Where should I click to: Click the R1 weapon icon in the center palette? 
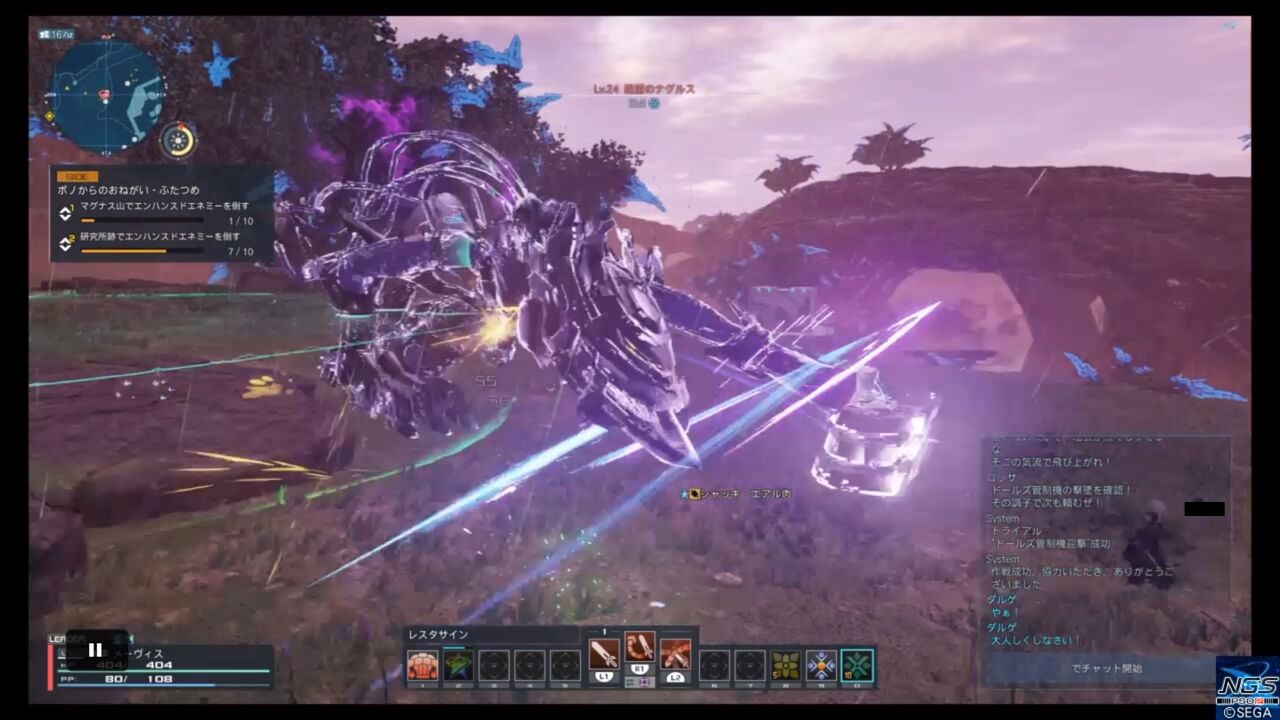(x=638, y=650)
